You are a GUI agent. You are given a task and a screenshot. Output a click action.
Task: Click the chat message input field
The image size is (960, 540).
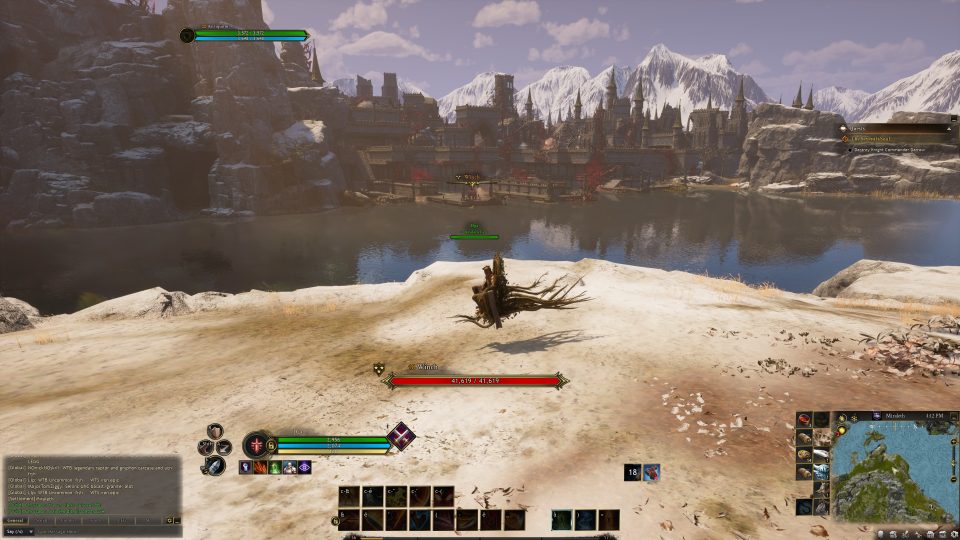click(x=100, y=532)
